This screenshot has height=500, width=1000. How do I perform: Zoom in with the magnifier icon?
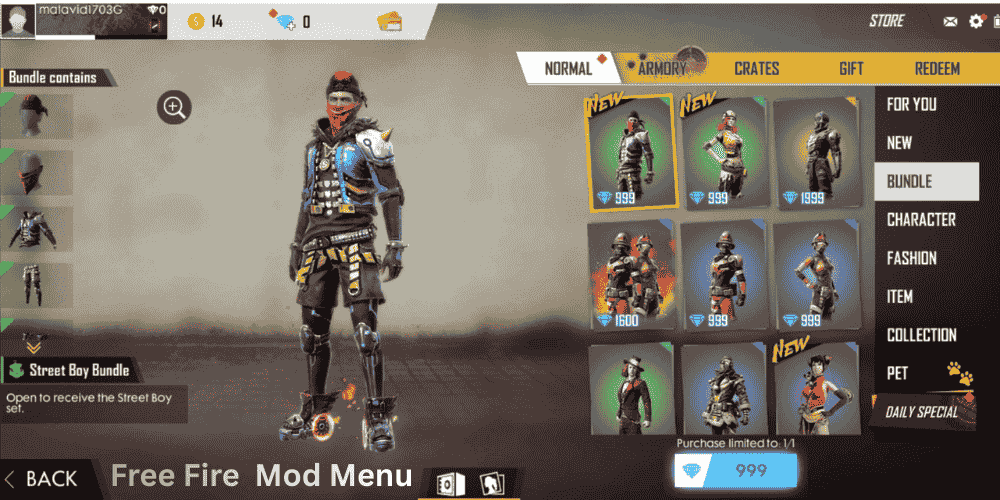[x=174, y=107]
